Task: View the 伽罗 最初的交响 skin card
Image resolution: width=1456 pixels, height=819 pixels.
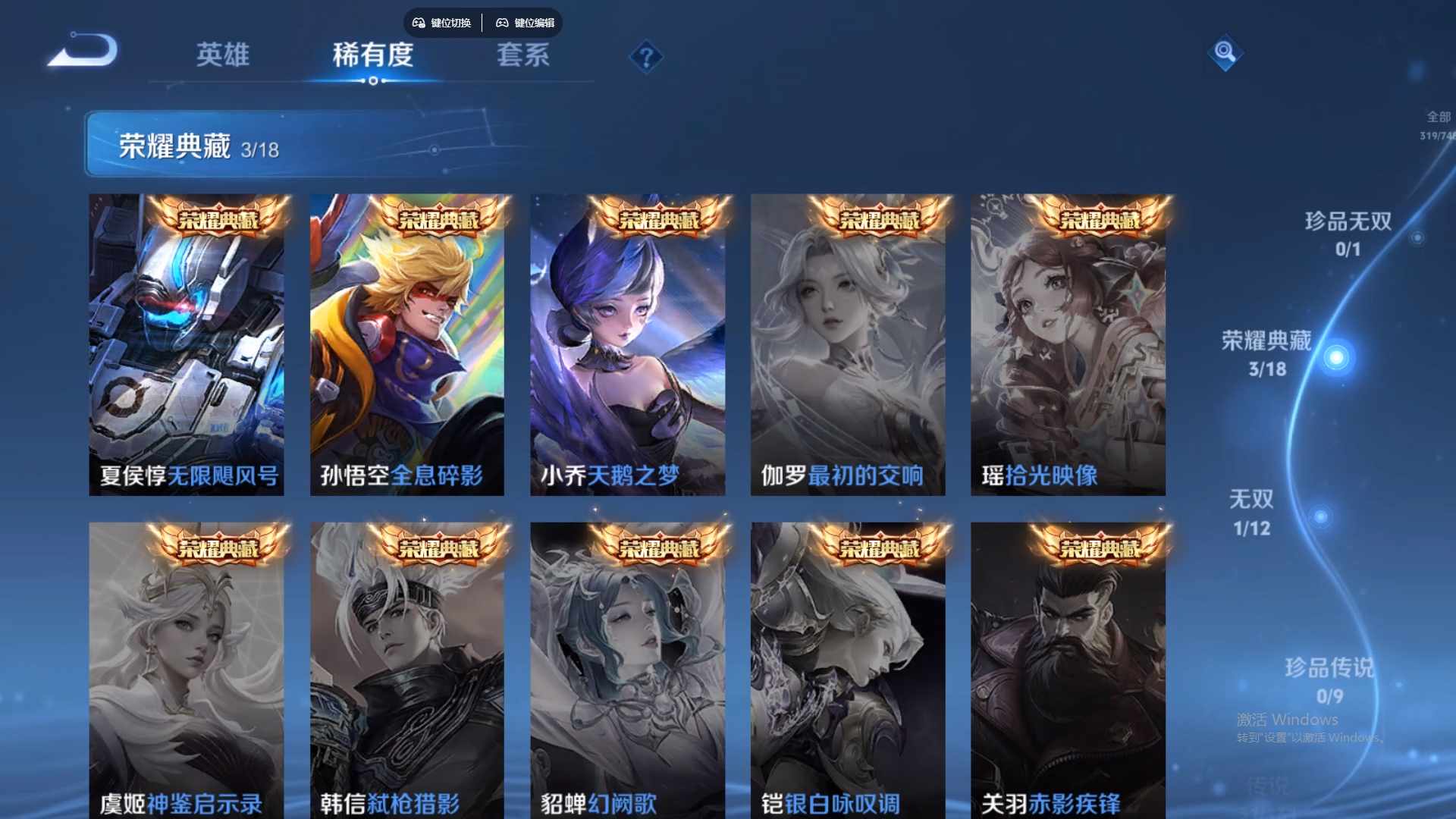Action: click(x=848, y=345)
